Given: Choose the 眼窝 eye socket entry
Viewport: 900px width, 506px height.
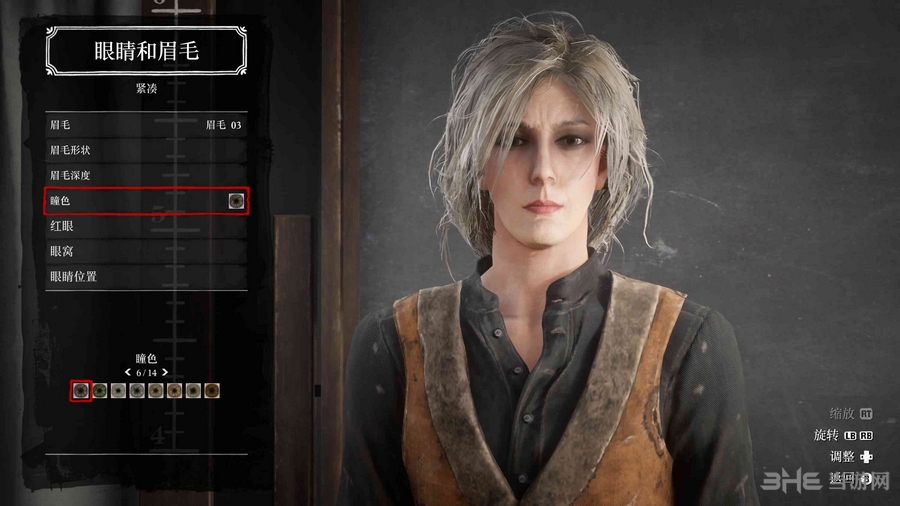Looking at the screenshot, I should pyautogui.click(x=146, y=251).
